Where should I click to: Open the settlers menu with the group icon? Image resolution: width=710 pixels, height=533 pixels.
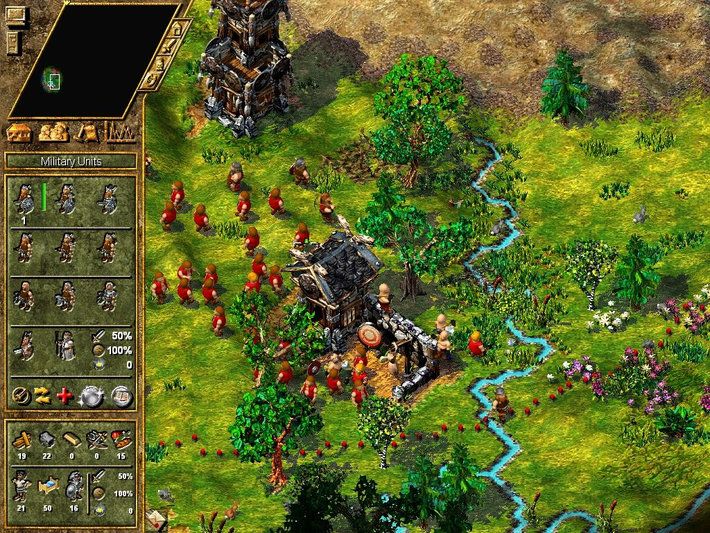point(53,132)
